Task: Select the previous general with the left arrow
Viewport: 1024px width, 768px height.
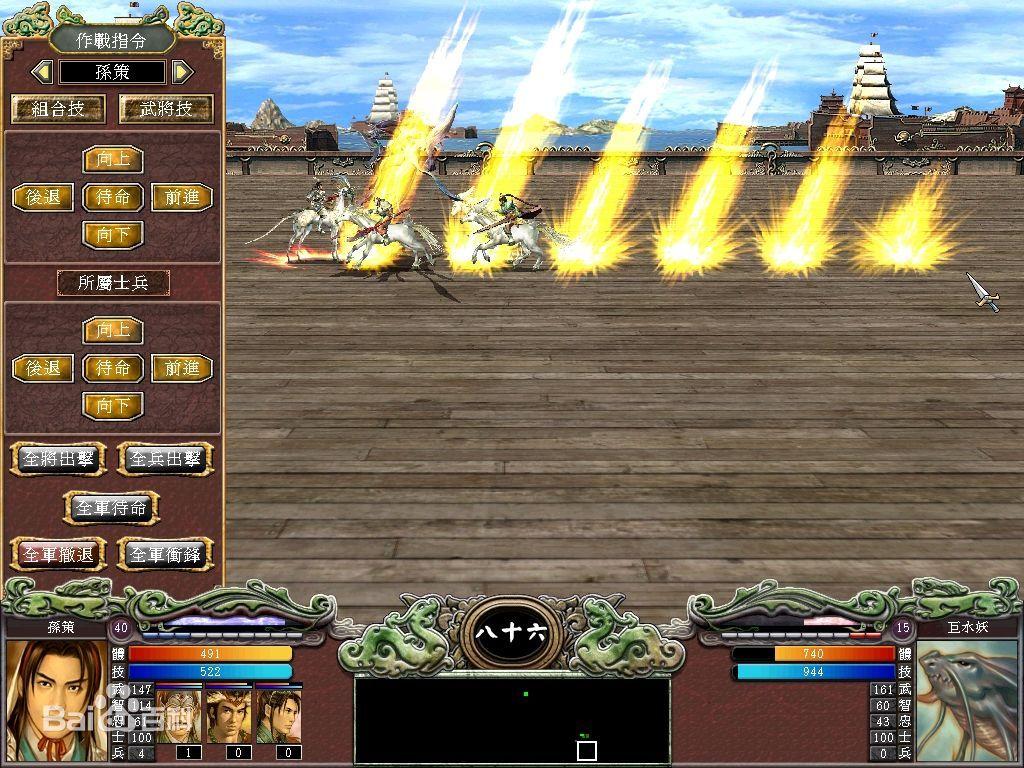Action: pos(42,72)
